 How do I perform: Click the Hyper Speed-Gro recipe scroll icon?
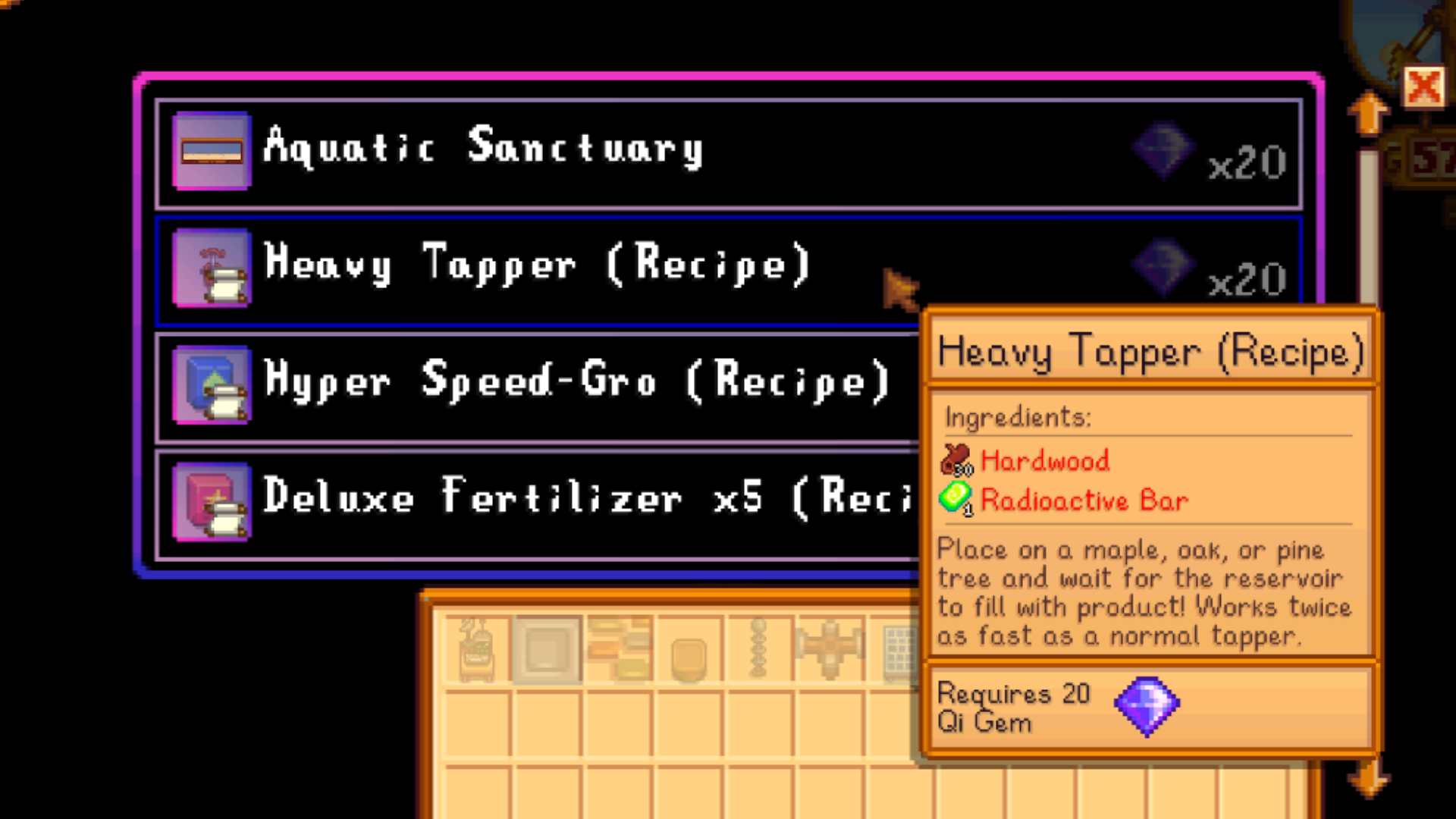click(211, 387)
